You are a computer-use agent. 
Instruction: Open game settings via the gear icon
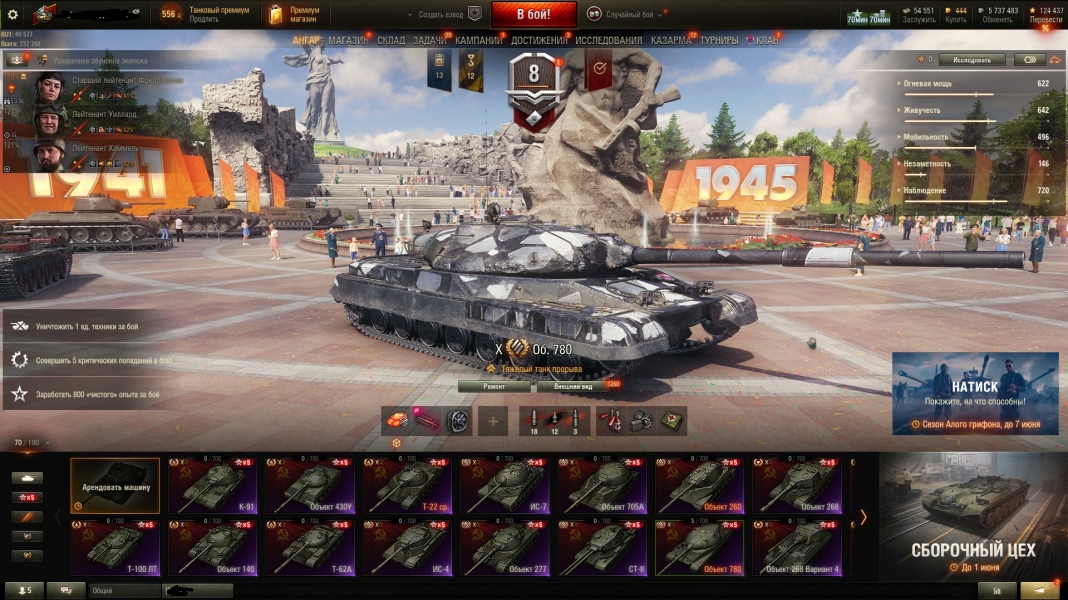coord(13,15)
